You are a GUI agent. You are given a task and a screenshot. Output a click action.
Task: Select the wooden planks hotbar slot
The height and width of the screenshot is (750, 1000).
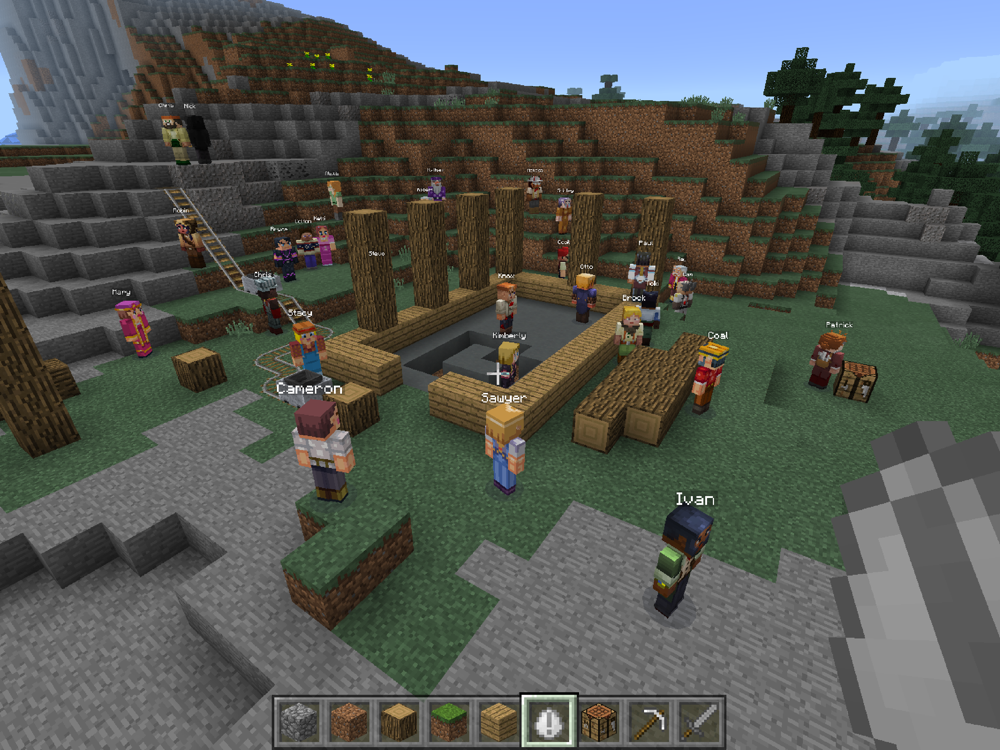497,721
